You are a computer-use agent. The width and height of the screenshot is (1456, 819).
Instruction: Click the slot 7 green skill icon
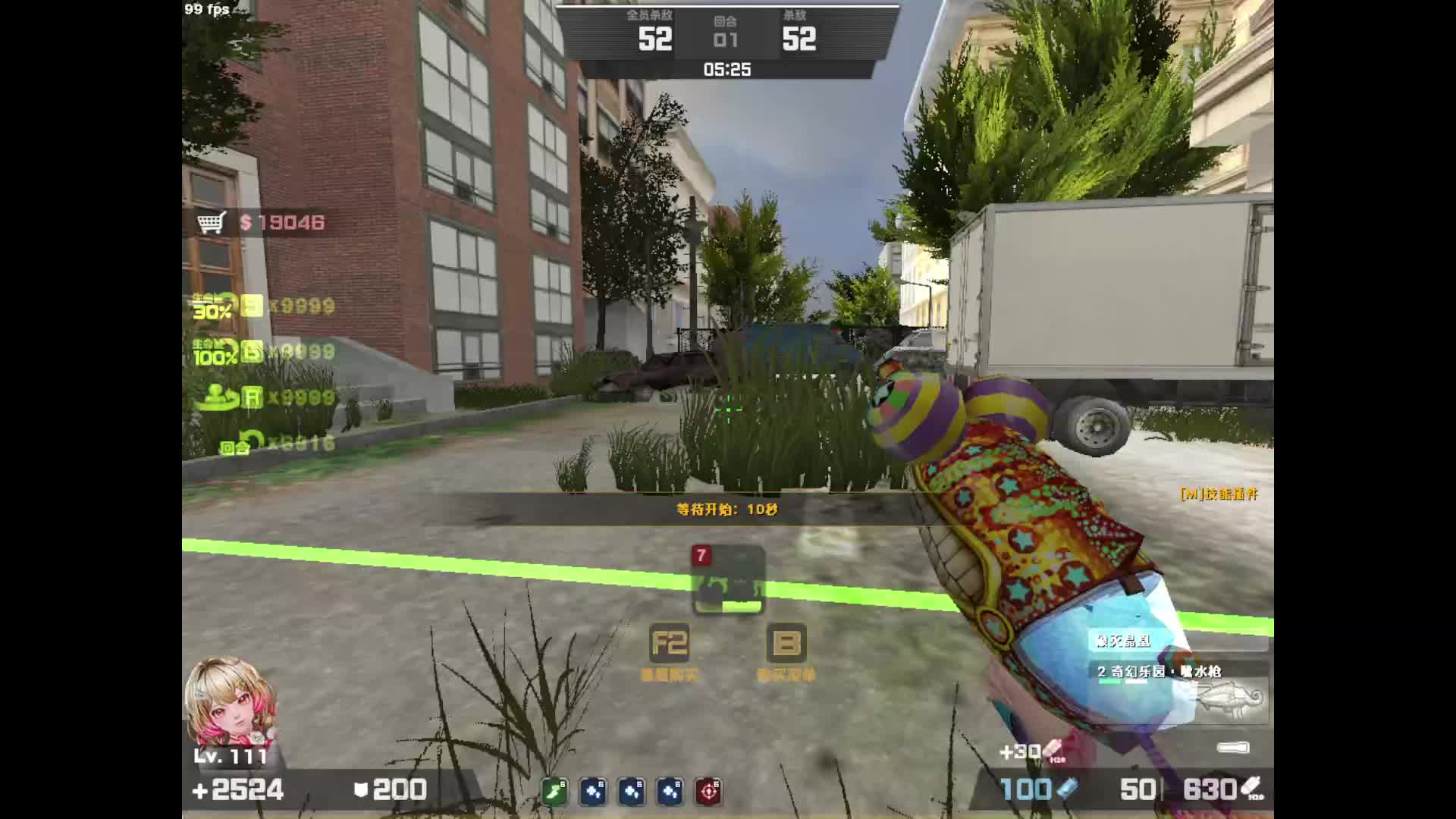click(728, 581)
